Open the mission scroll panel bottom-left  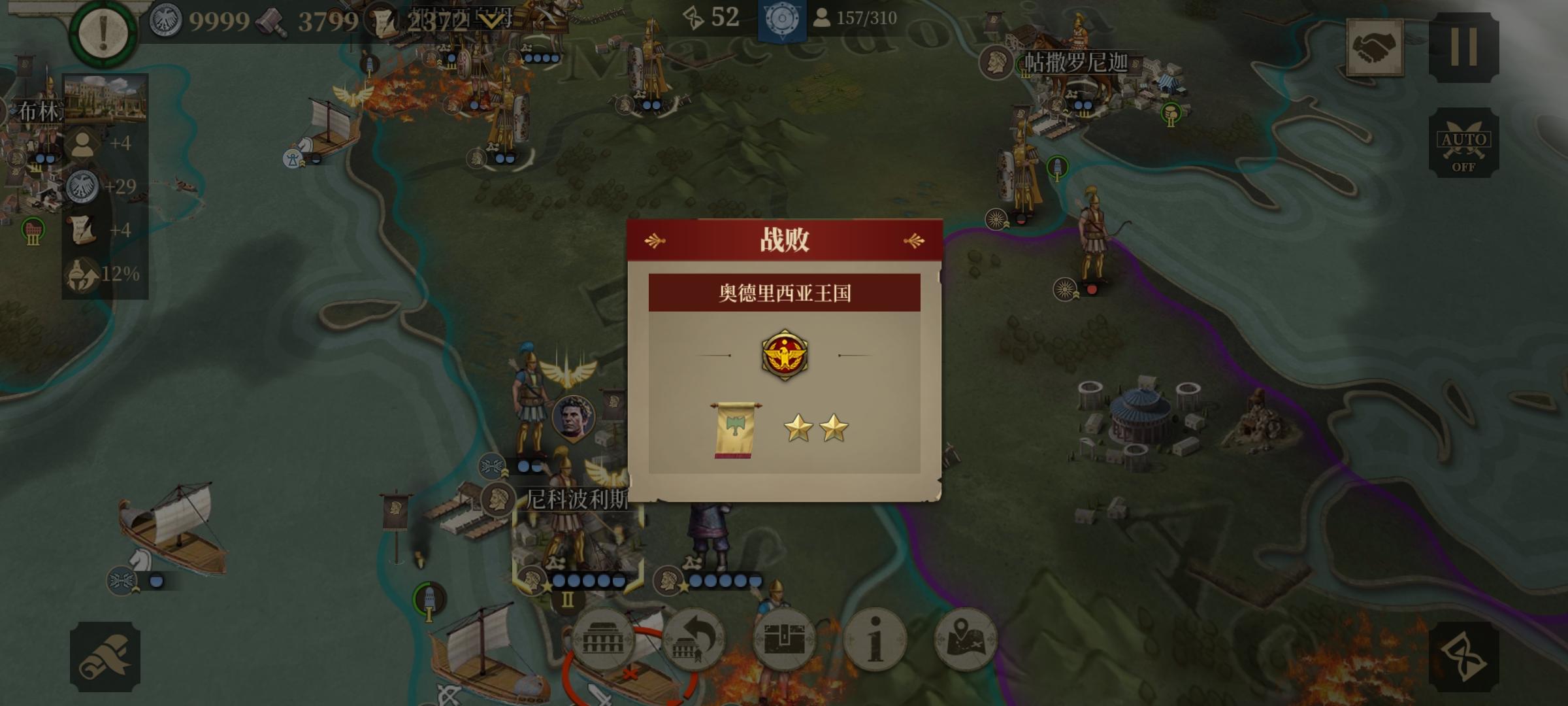click(106, 657)
